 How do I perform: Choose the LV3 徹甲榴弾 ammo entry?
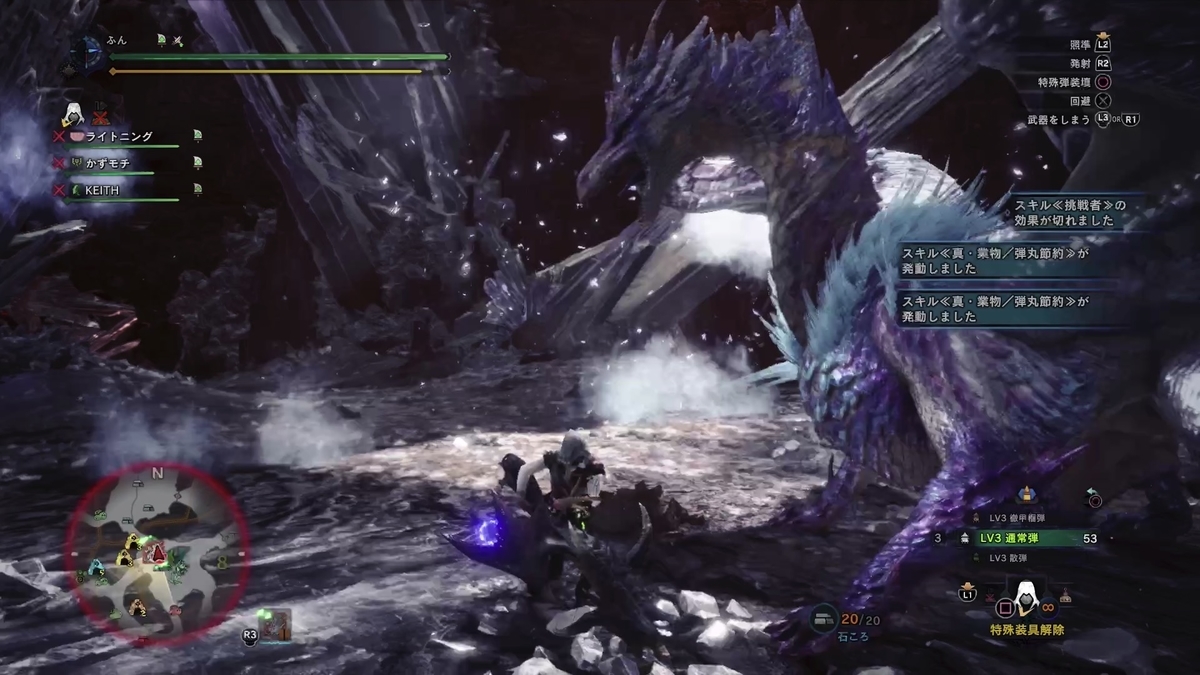pyautogui.click(x=1020, y=518)
